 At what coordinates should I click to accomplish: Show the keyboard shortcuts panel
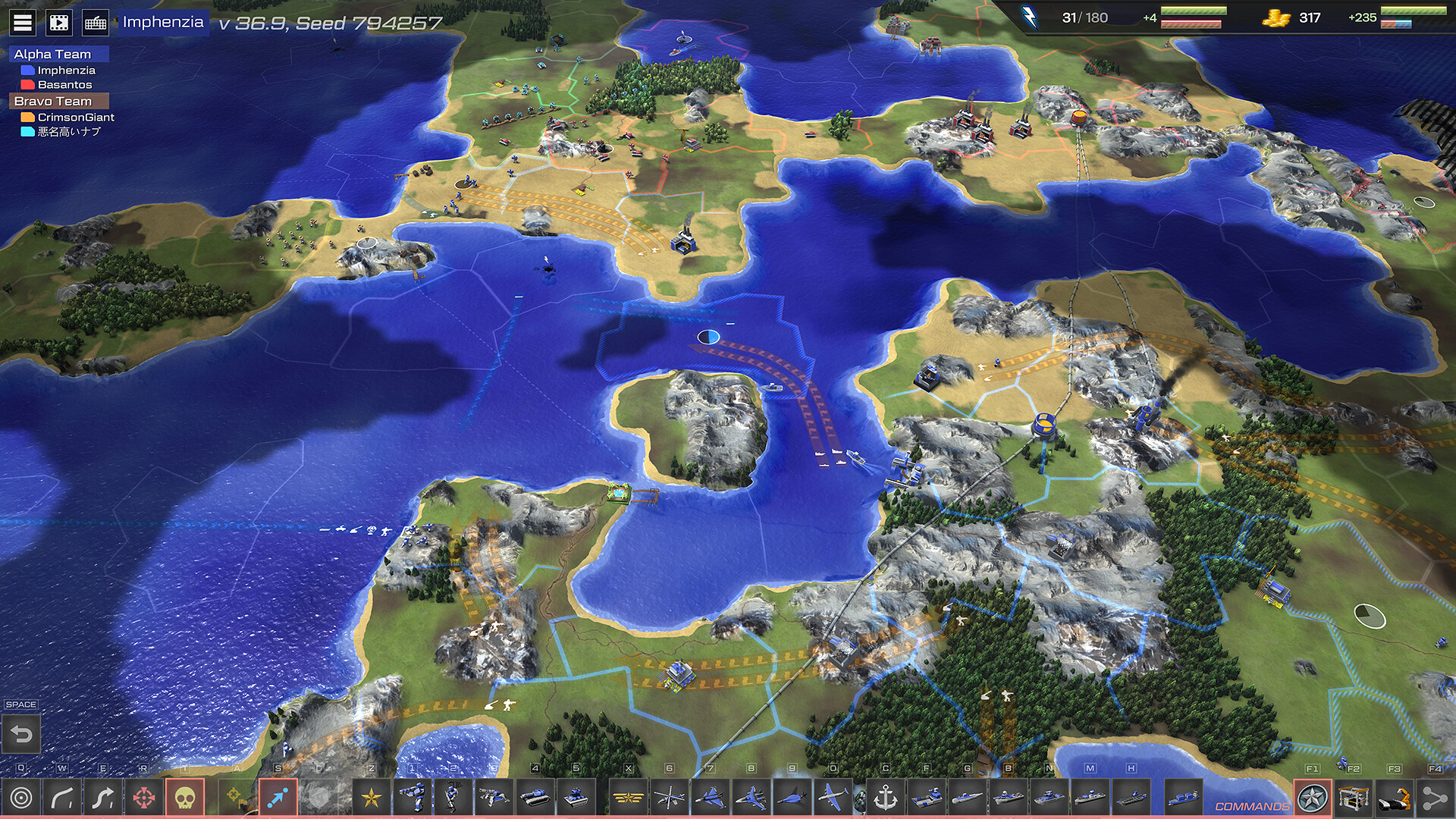(x=96, y=23)
